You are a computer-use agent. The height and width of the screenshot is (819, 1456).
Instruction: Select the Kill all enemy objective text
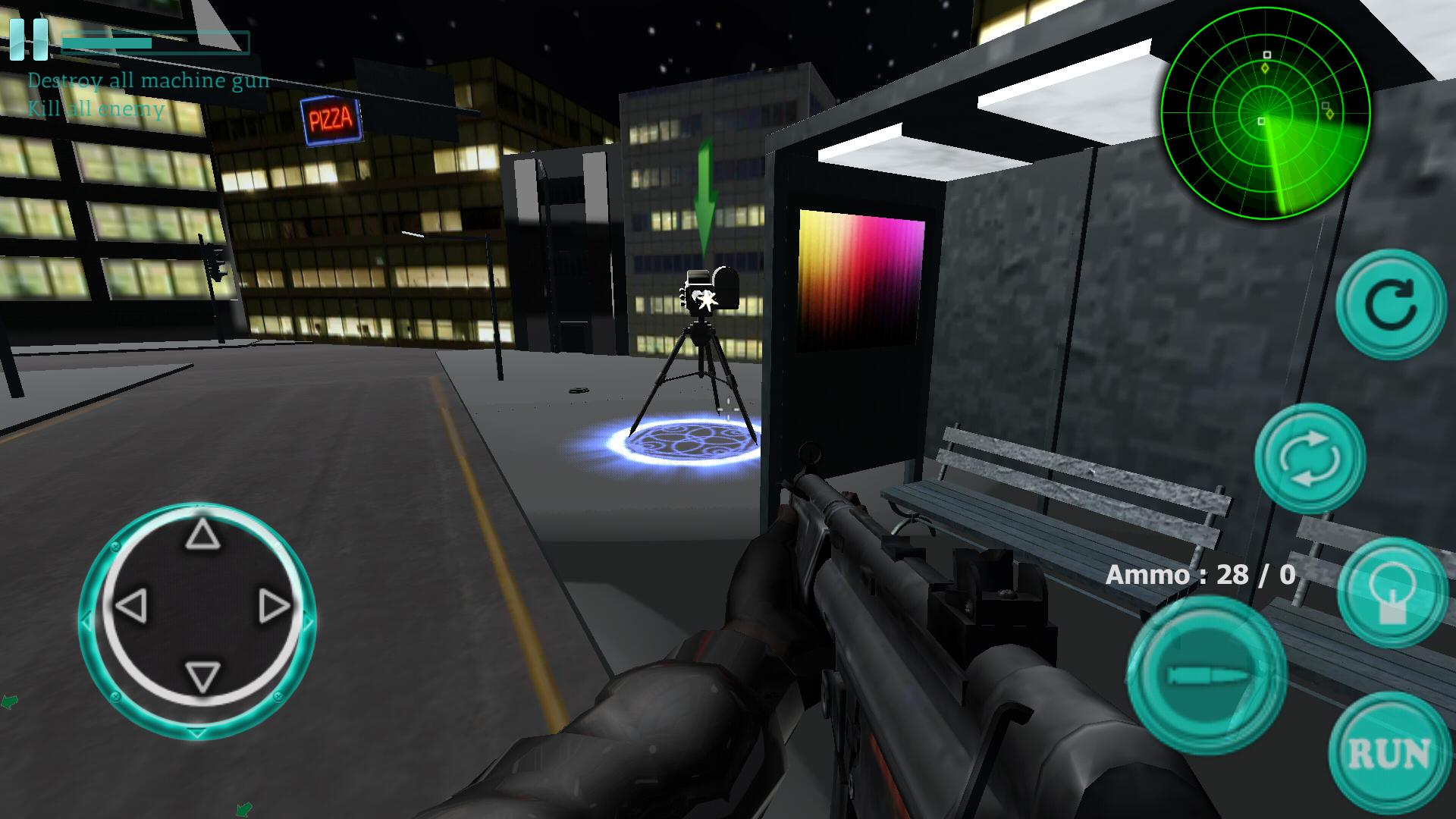coord(95,111)
